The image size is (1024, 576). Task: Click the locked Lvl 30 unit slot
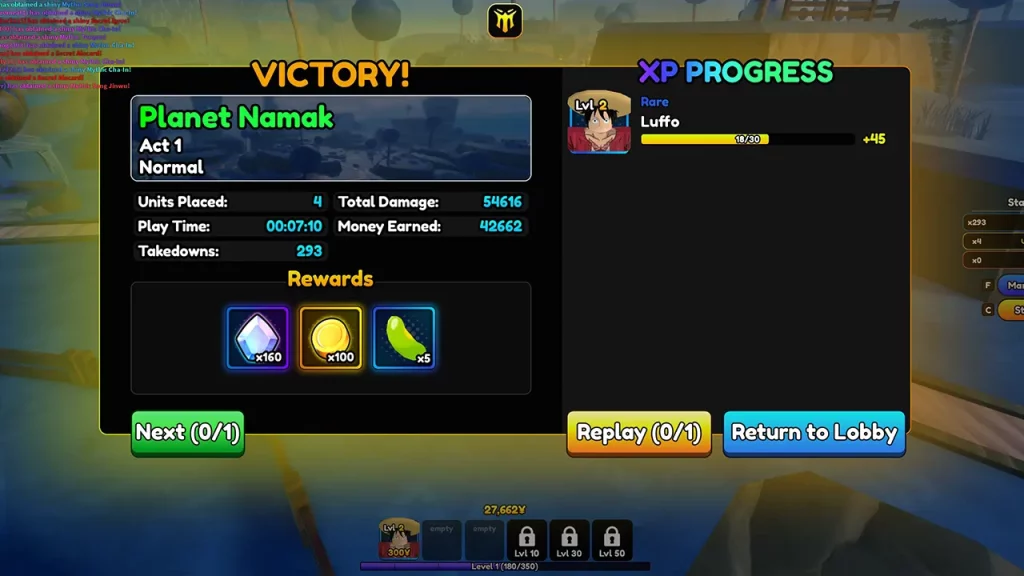(569, 539)
